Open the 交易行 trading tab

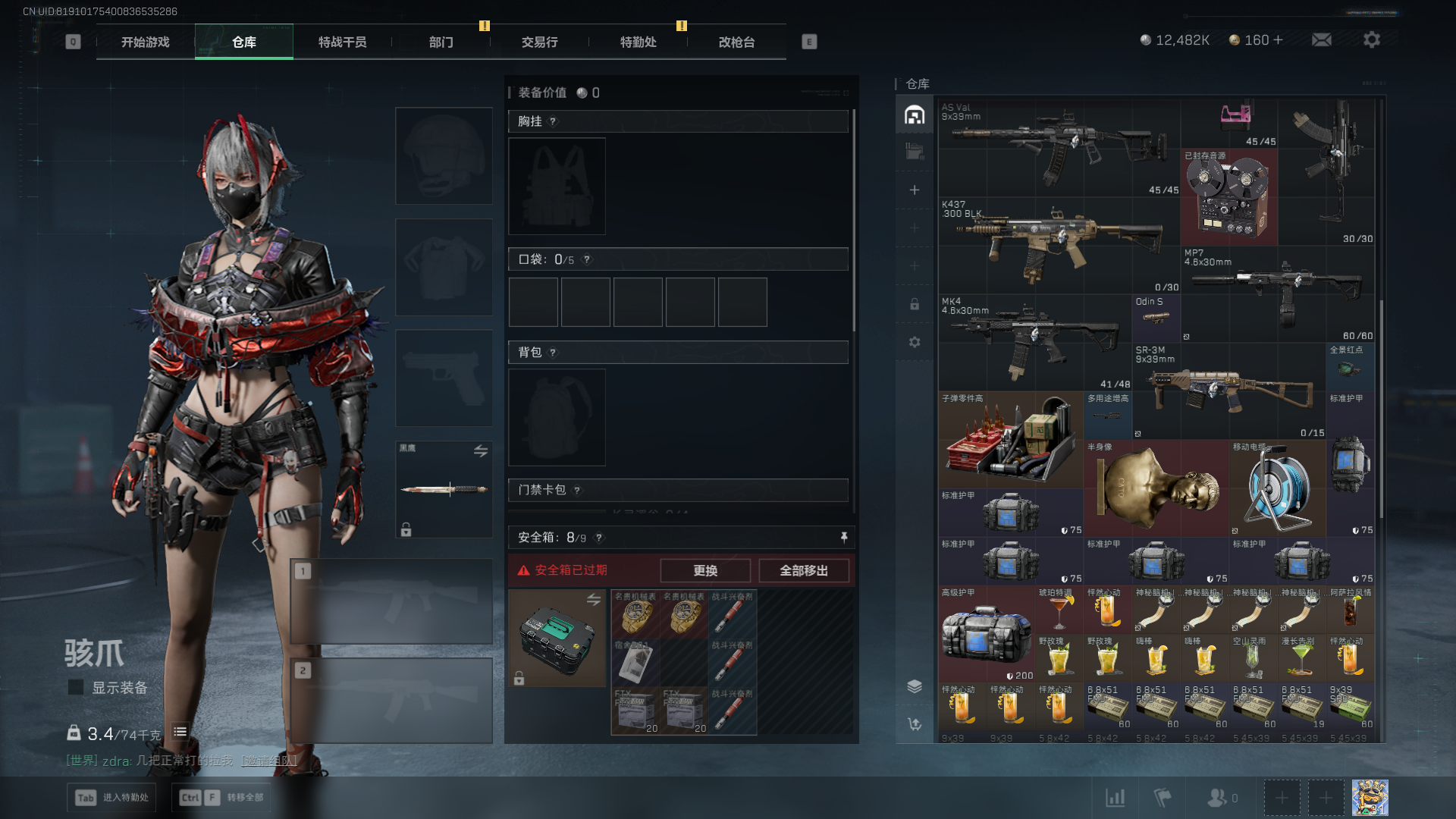pos(539,42)
